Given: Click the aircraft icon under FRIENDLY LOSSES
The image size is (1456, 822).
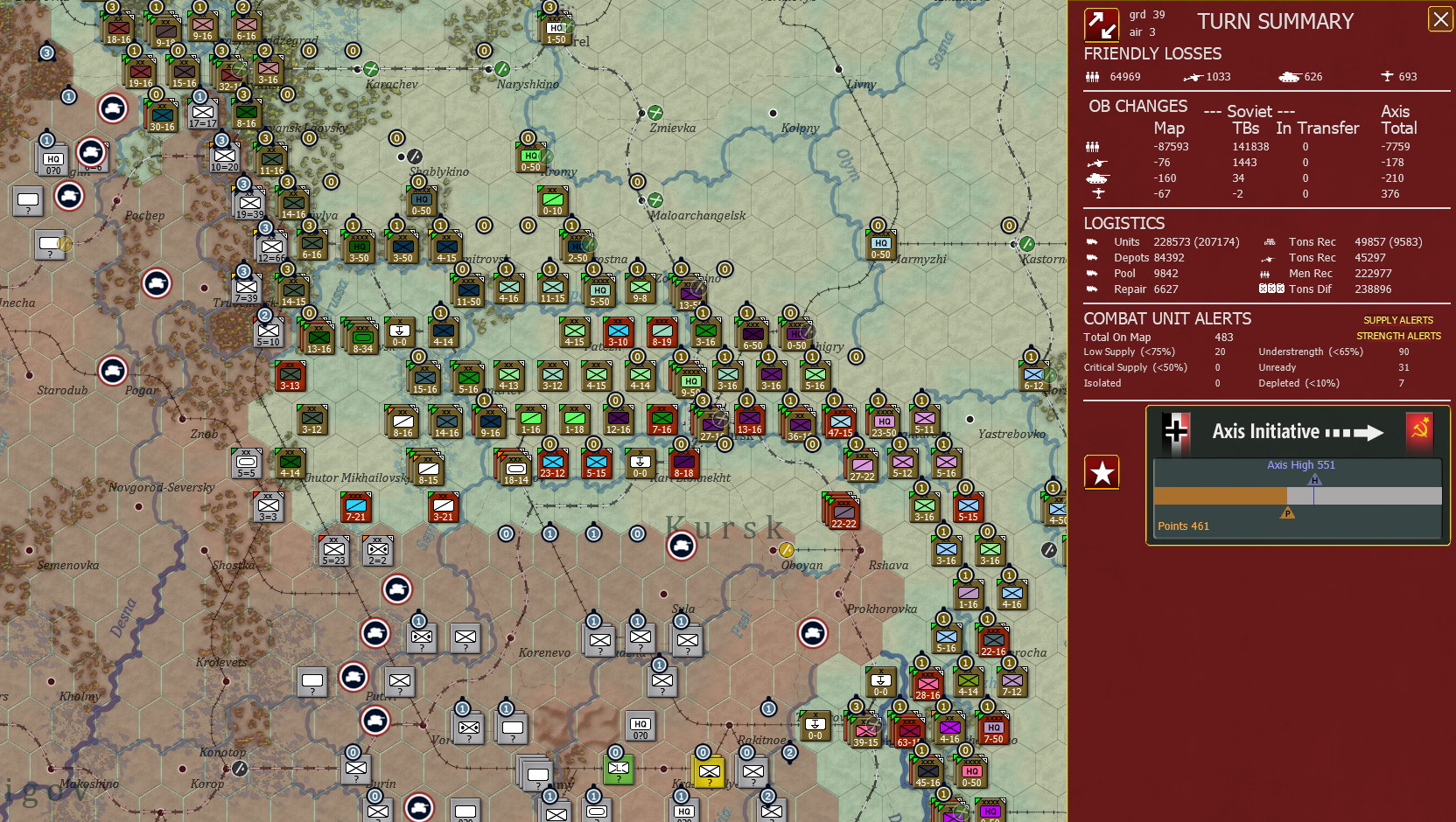Looking at the screenshot, I should tap(1389, 76).
